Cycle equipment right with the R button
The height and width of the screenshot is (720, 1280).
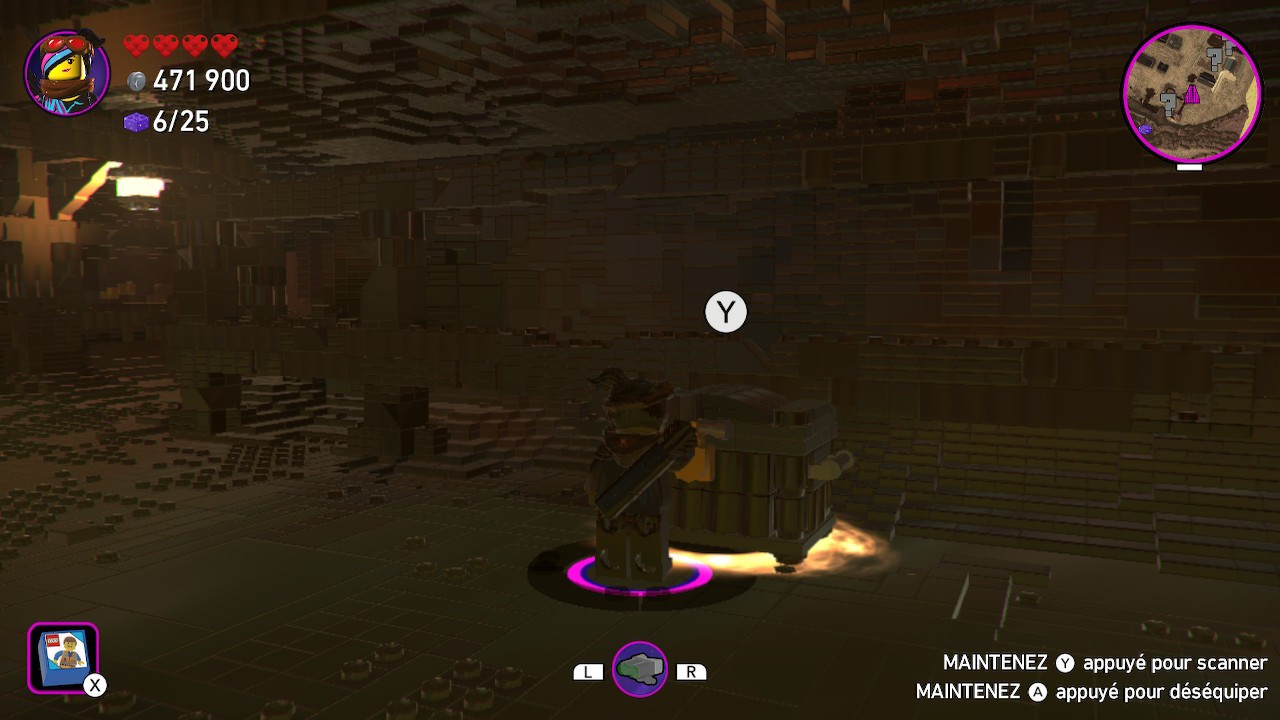click(x=692, y=671)
